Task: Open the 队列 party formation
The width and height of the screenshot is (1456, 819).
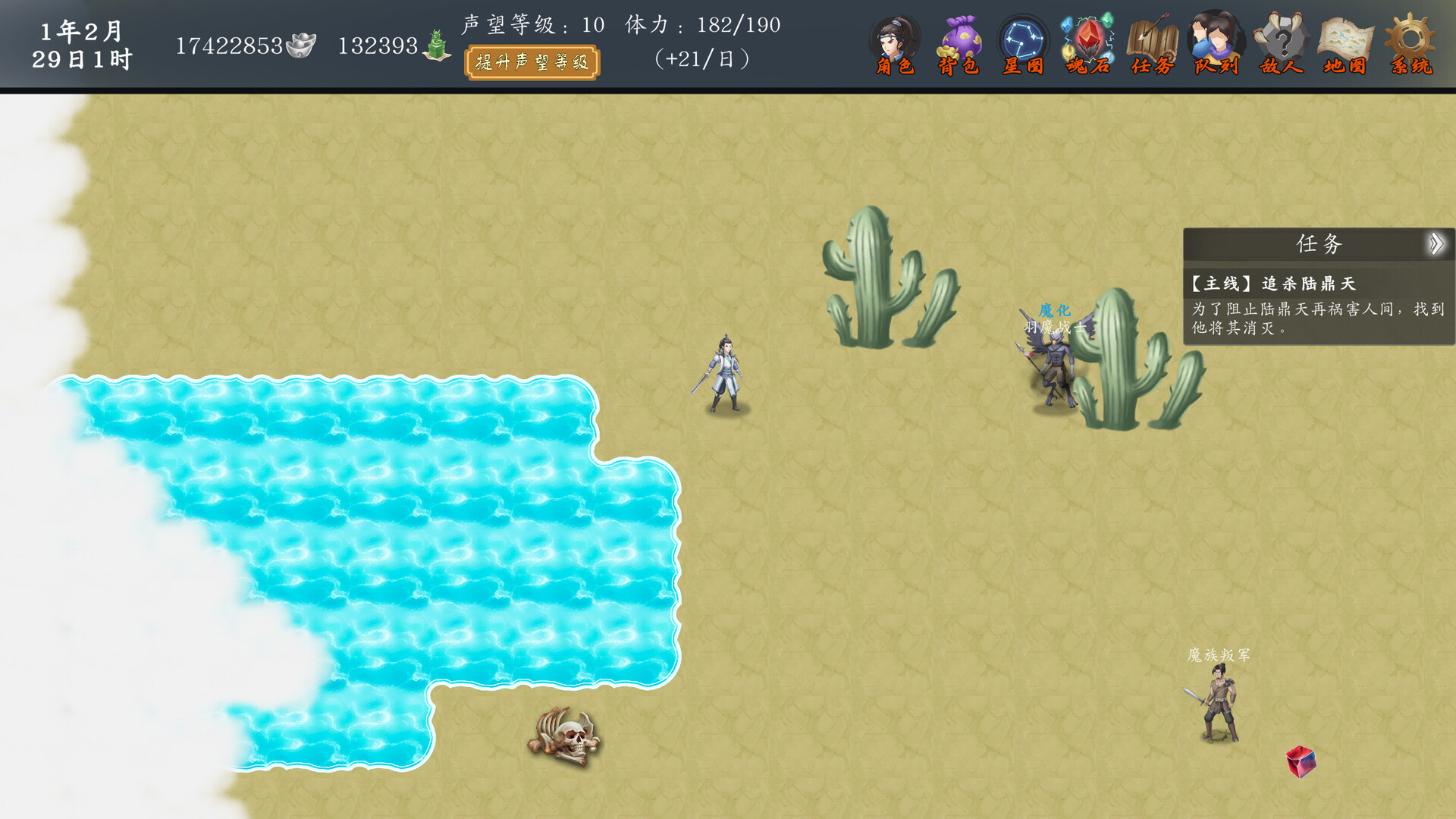Action: coord(1216,45)
